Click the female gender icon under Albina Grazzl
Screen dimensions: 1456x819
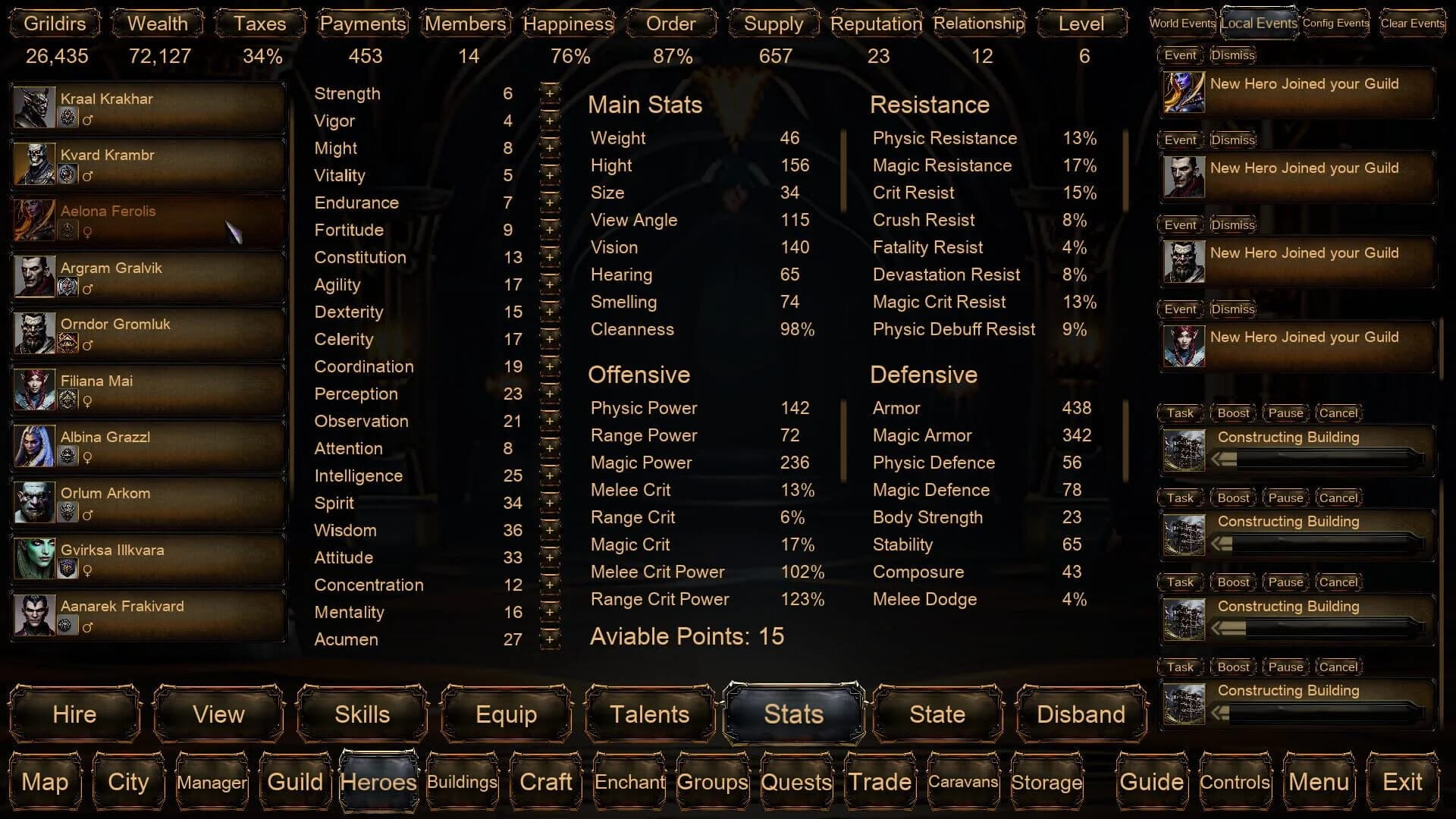88,459
